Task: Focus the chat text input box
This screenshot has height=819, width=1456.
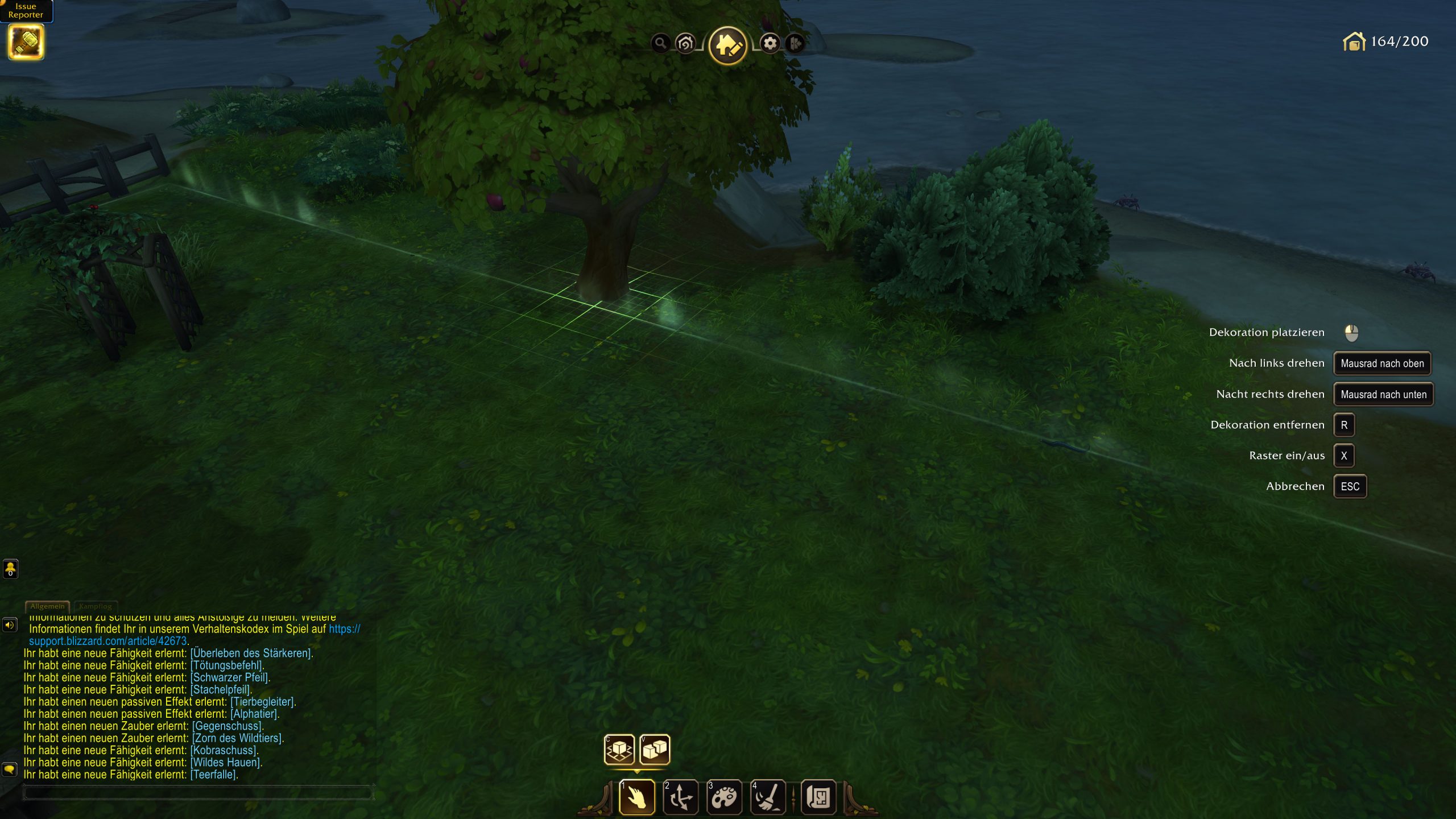Action: 197,793
